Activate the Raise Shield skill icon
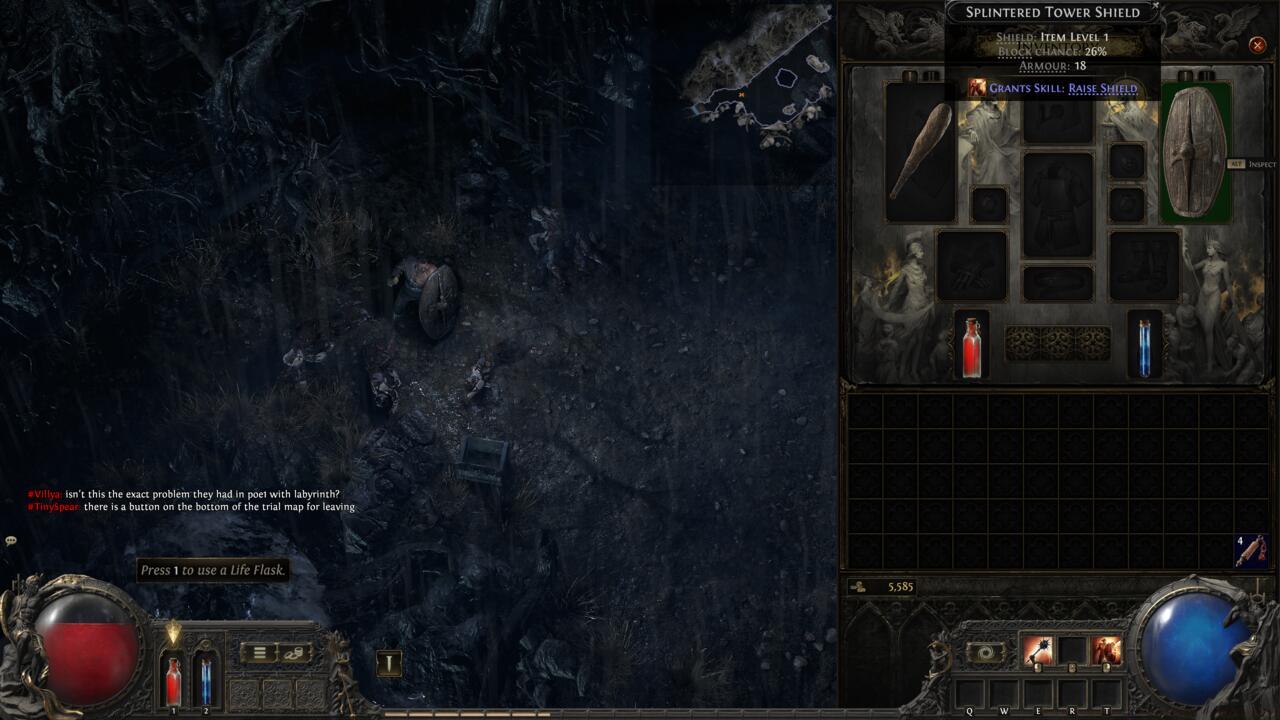1280x720 pixels. point(1106,652)
